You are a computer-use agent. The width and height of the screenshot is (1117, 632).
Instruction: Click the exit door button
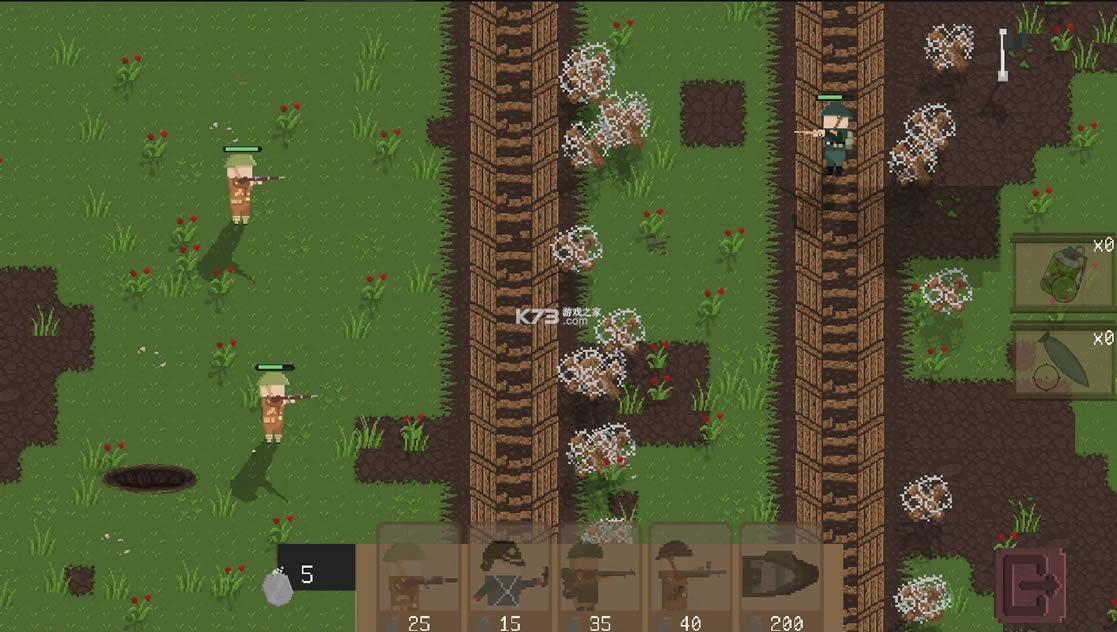(1030, 587)
